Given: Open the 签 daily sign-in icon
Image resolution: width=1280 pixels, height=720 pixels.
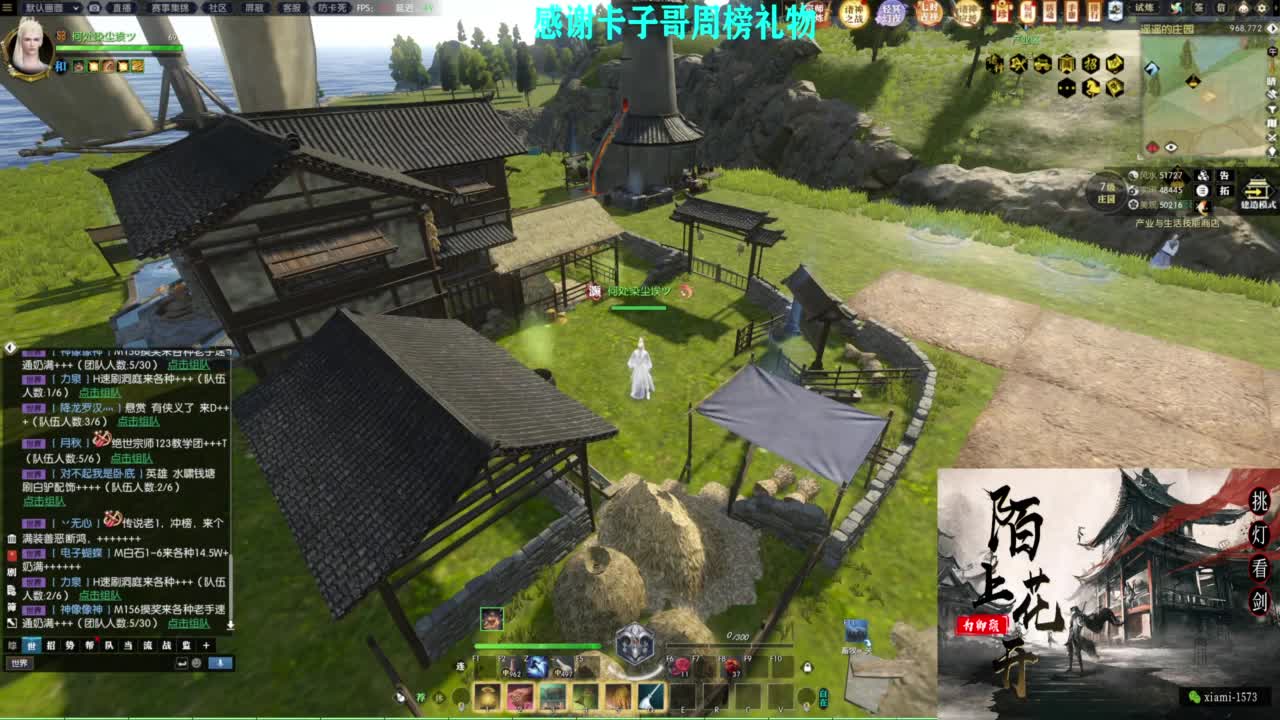Looking at the screenshot, I should pyautogui.click(x=1199, y=8).
